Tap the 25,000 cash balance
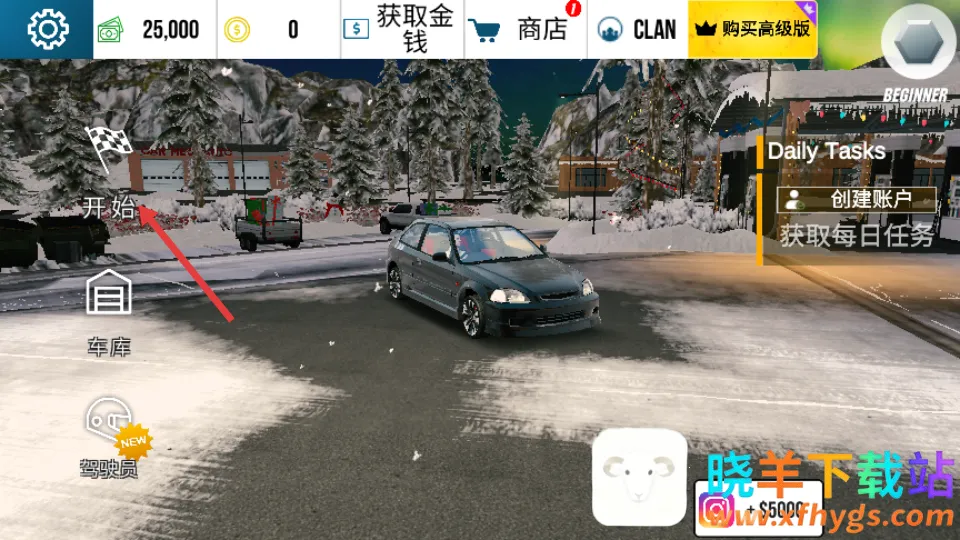960x540 pixels. click(x=155, y=30)
